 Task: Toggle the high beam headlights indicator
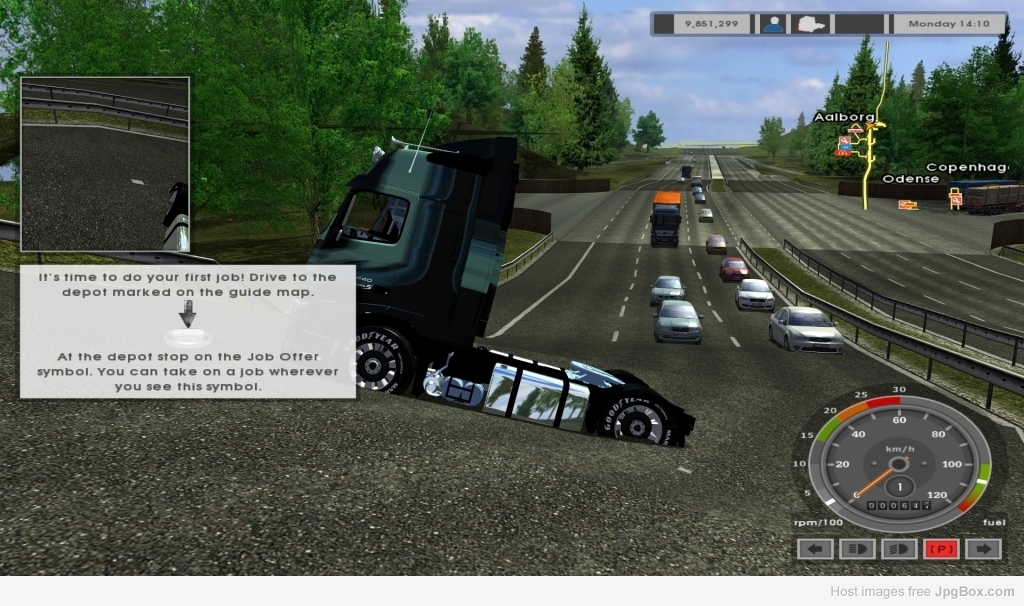pyautogui.click(x=899, y=548)
